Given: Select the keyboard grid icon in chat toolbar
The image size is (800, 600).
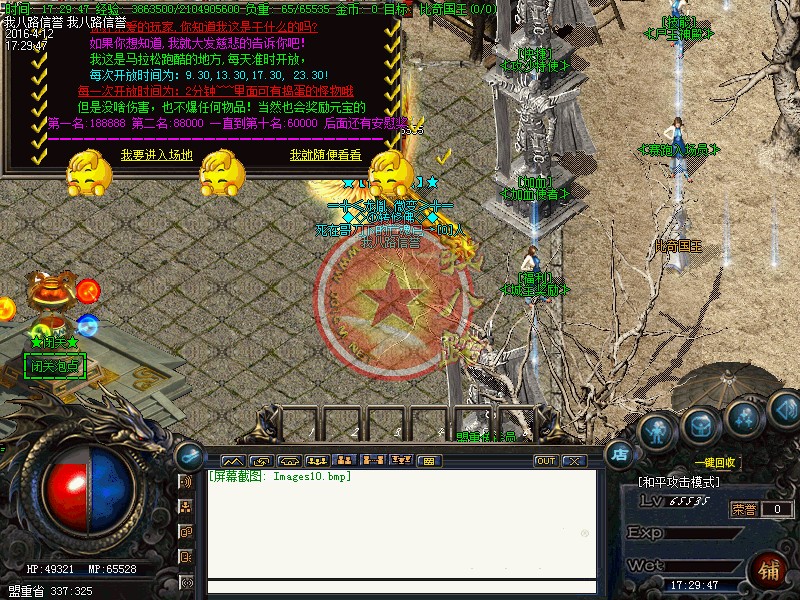Looking at the screenshot, I should click(429, 461).
